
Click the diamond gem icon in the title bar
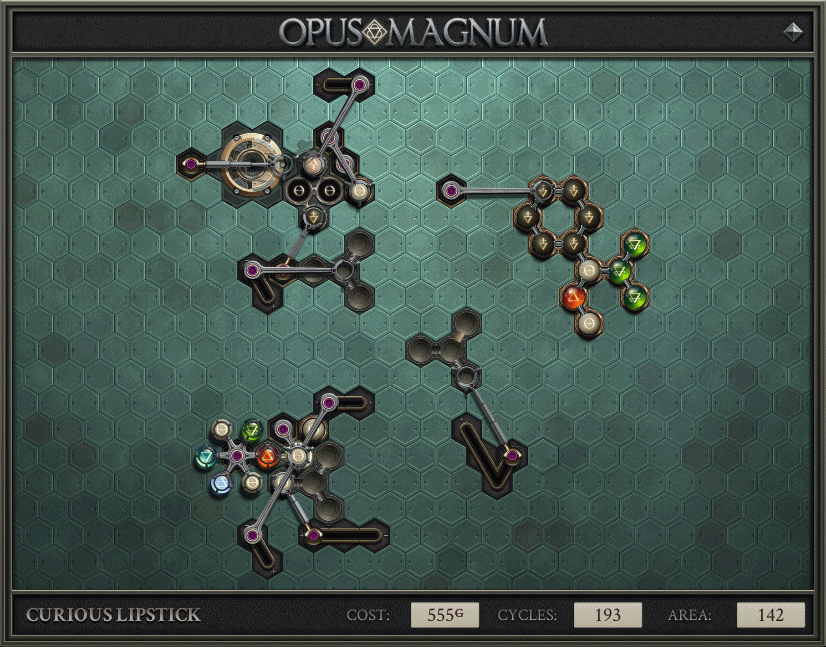click(x=793, y=32)
